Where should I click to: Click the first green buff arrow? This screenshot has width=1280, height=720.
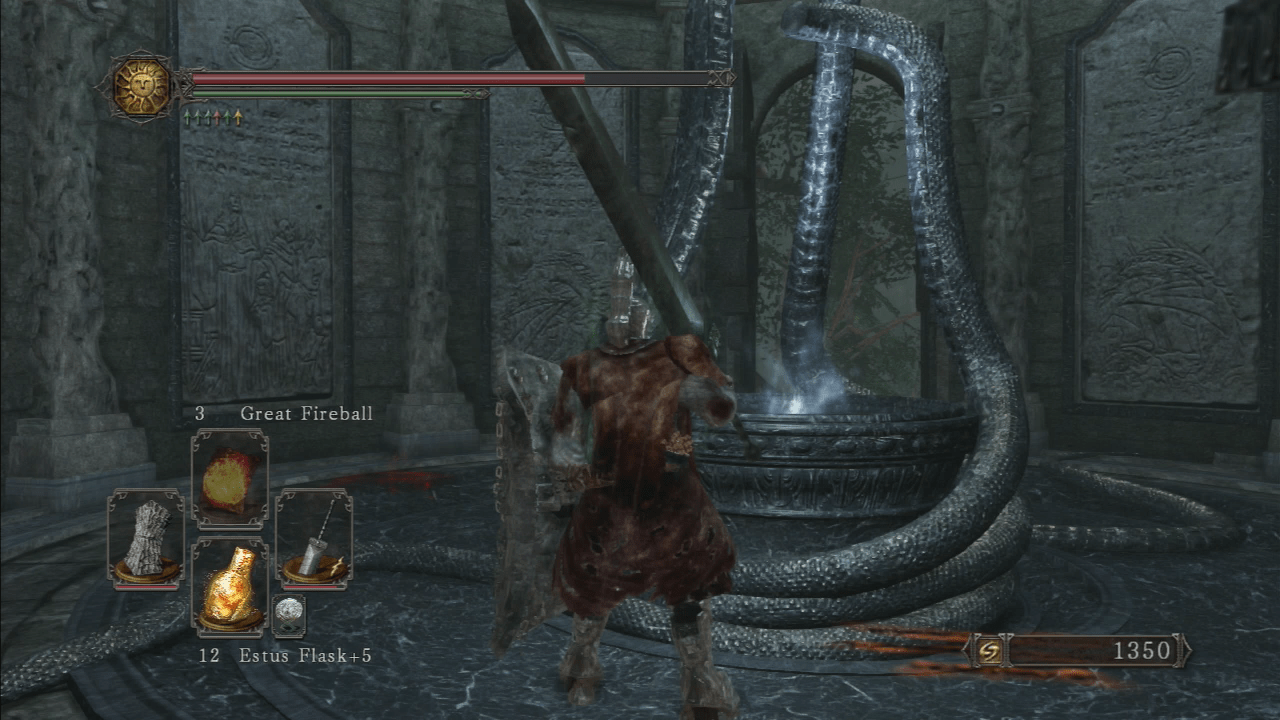[187, 116]
